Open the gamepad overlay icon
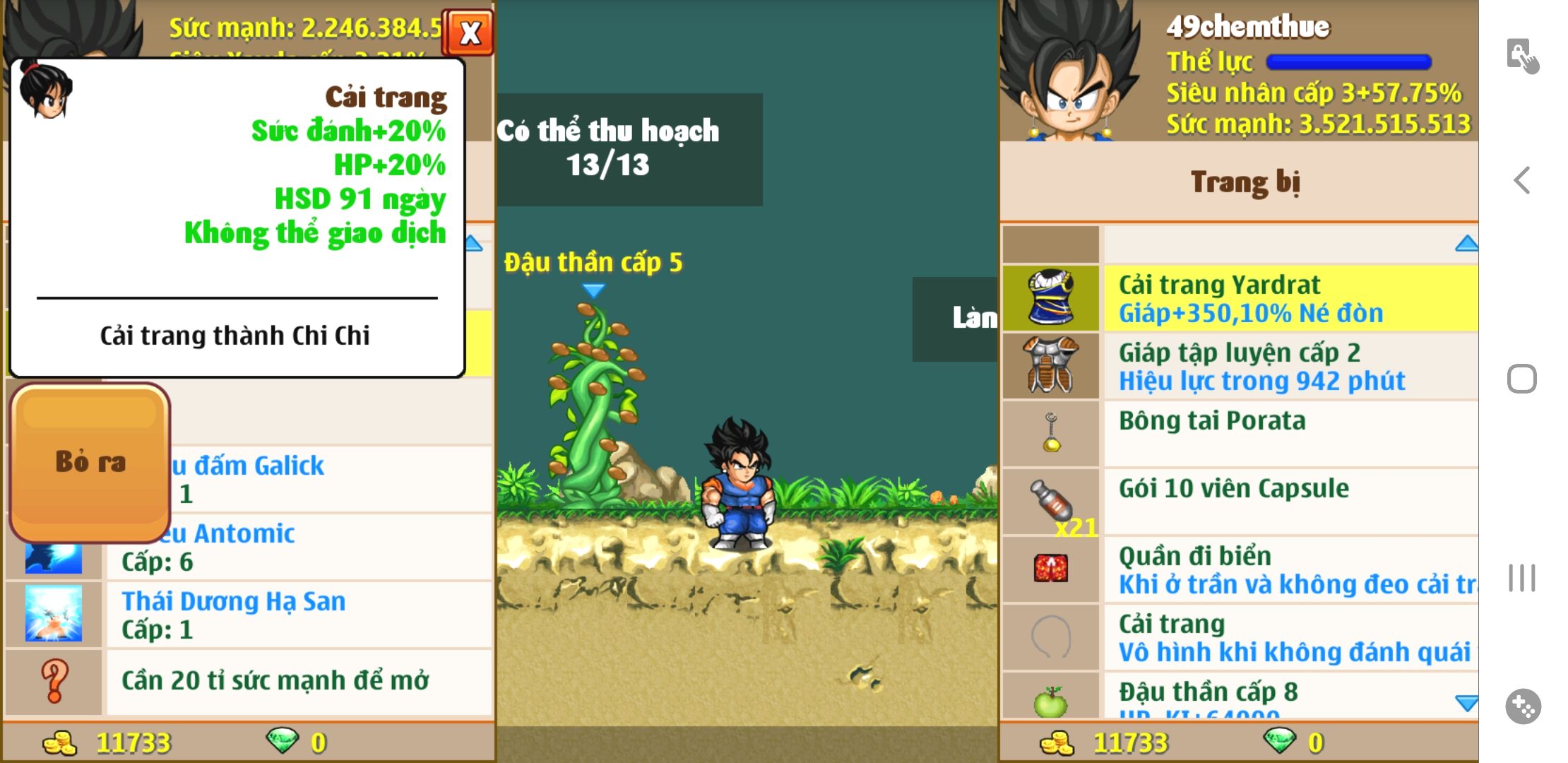 pyautogui.click(x=1522, y=706)
